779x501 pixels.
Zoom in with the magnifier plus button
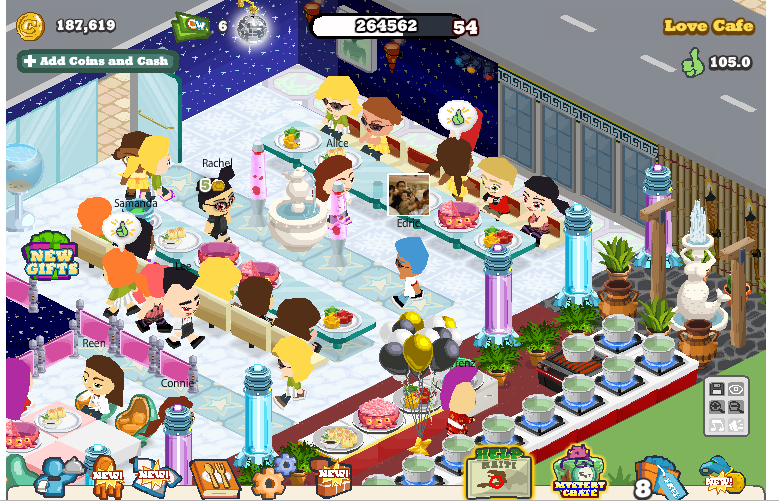[716, 408]
